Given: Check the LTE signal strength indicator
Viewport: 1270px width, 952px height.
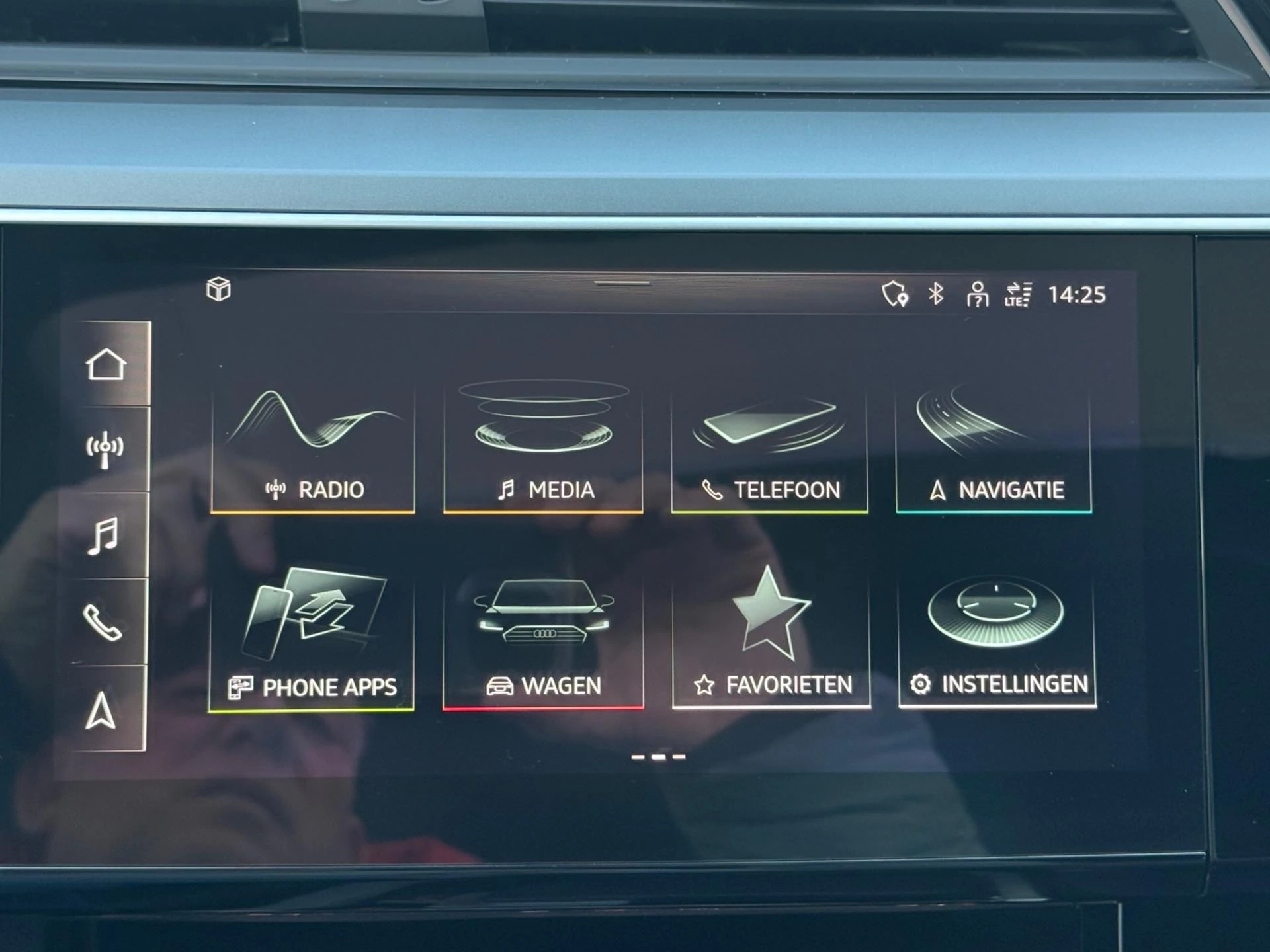Looking at the screenshot, I should coord(1019,297).
